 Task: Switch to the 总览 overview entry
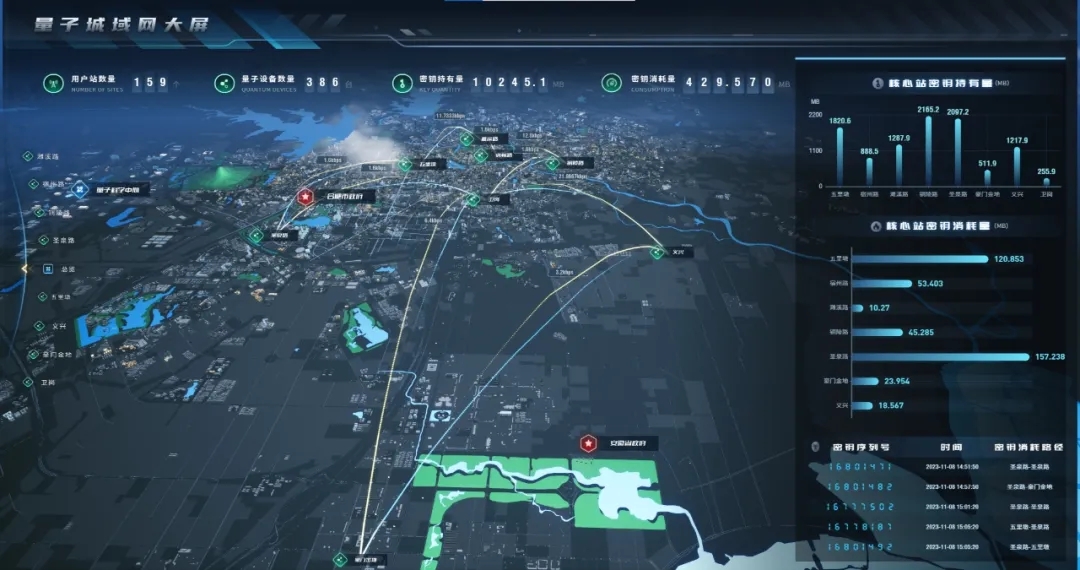point(68,269)
